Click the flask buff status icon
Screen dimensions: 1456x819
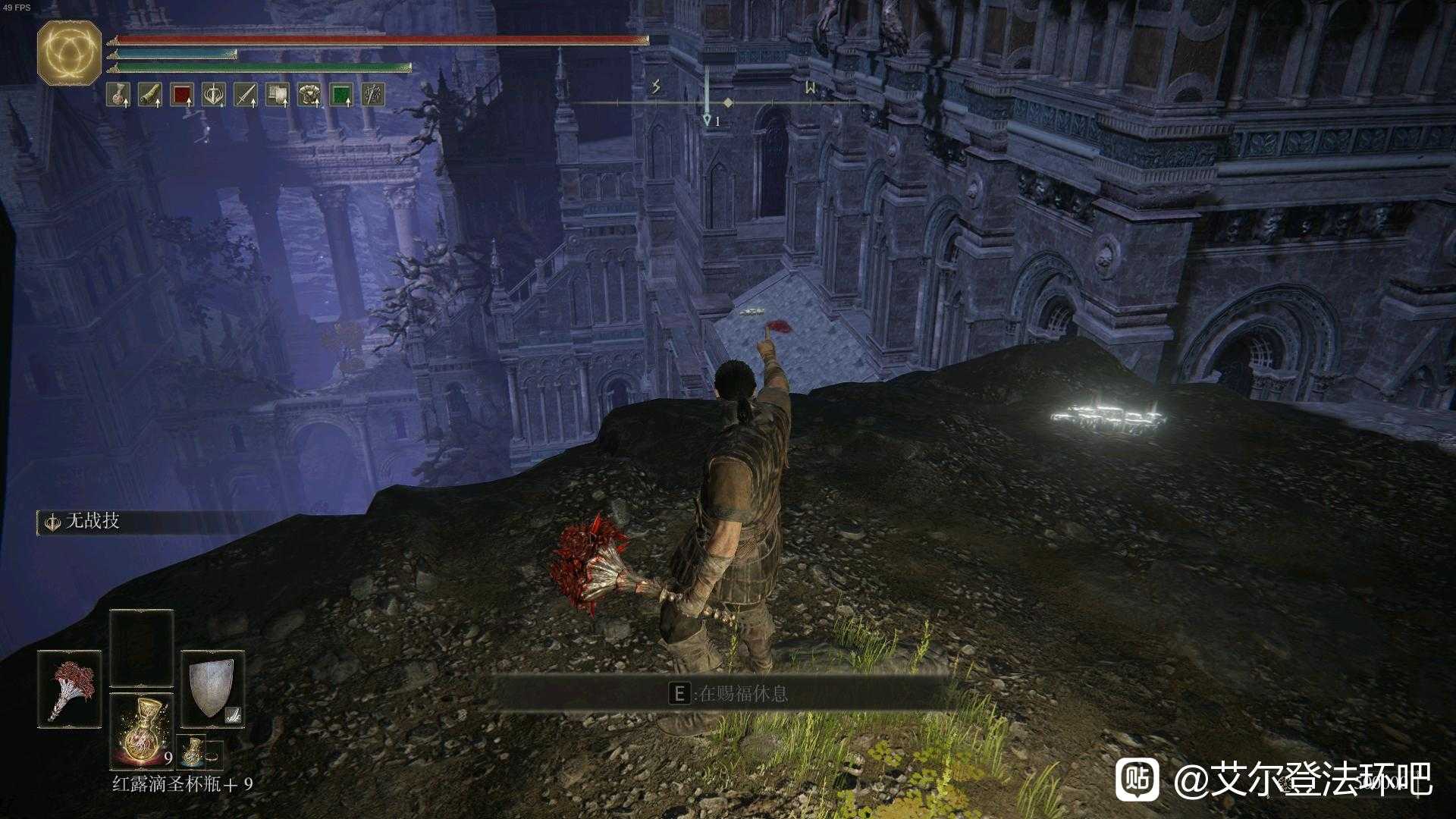click(x=118, y=95)
